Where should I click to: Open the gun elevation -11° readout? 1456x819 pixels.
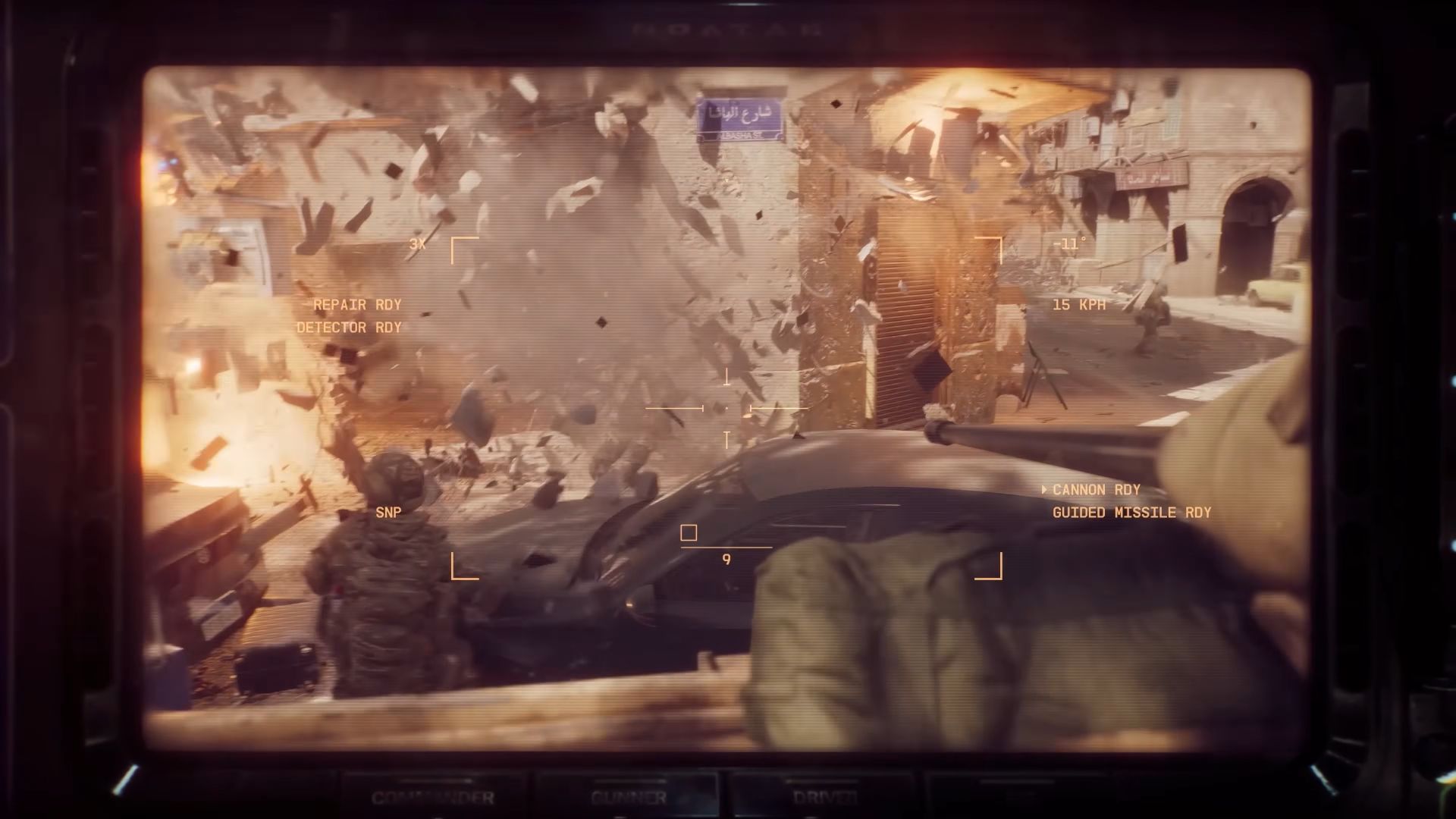1069,245
